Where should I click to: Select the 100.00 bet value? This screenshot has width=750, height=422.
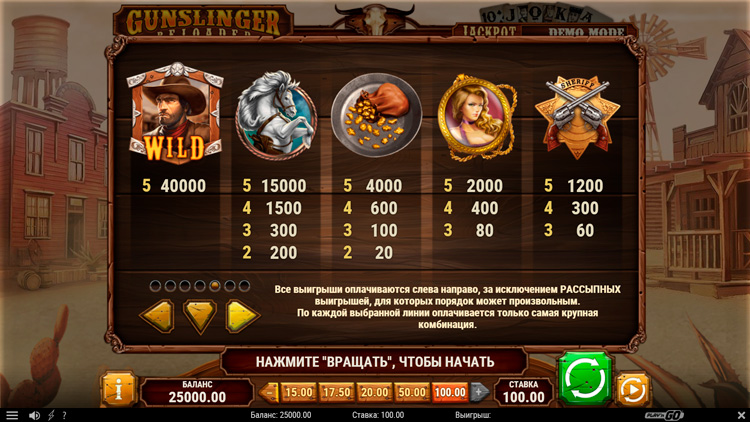[x=450, y=392]
